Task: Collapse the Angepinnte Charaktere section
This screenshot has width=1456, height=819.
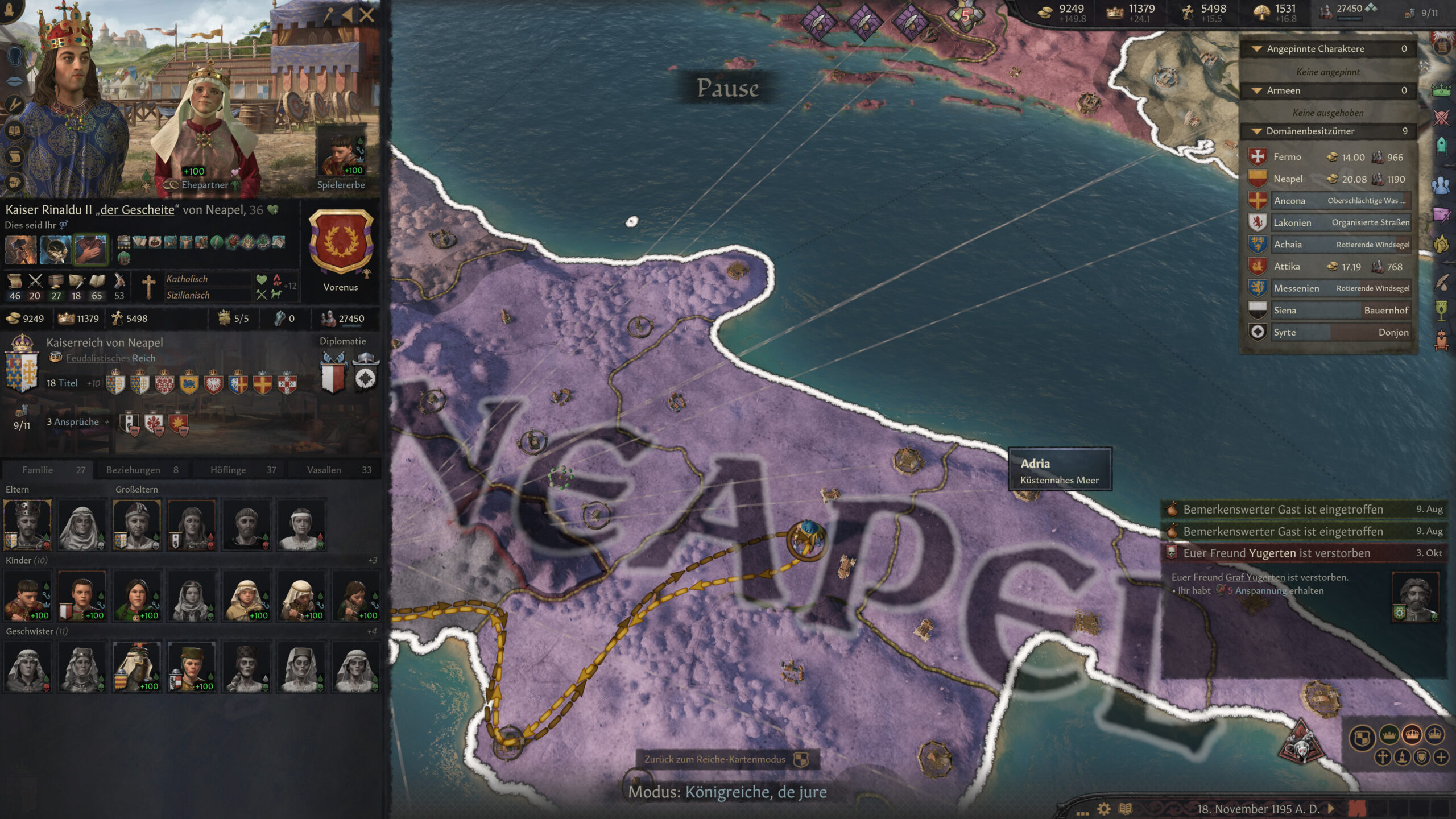Action: point(1256,49)
